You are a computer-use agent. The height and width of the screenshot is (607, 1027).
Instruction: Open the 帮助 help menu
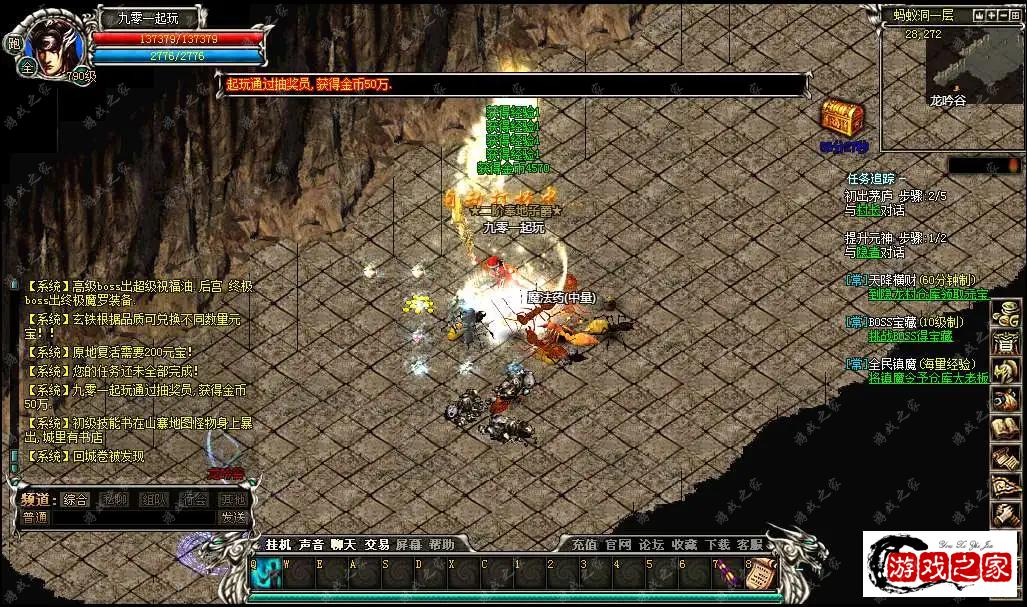click(441, 545)
